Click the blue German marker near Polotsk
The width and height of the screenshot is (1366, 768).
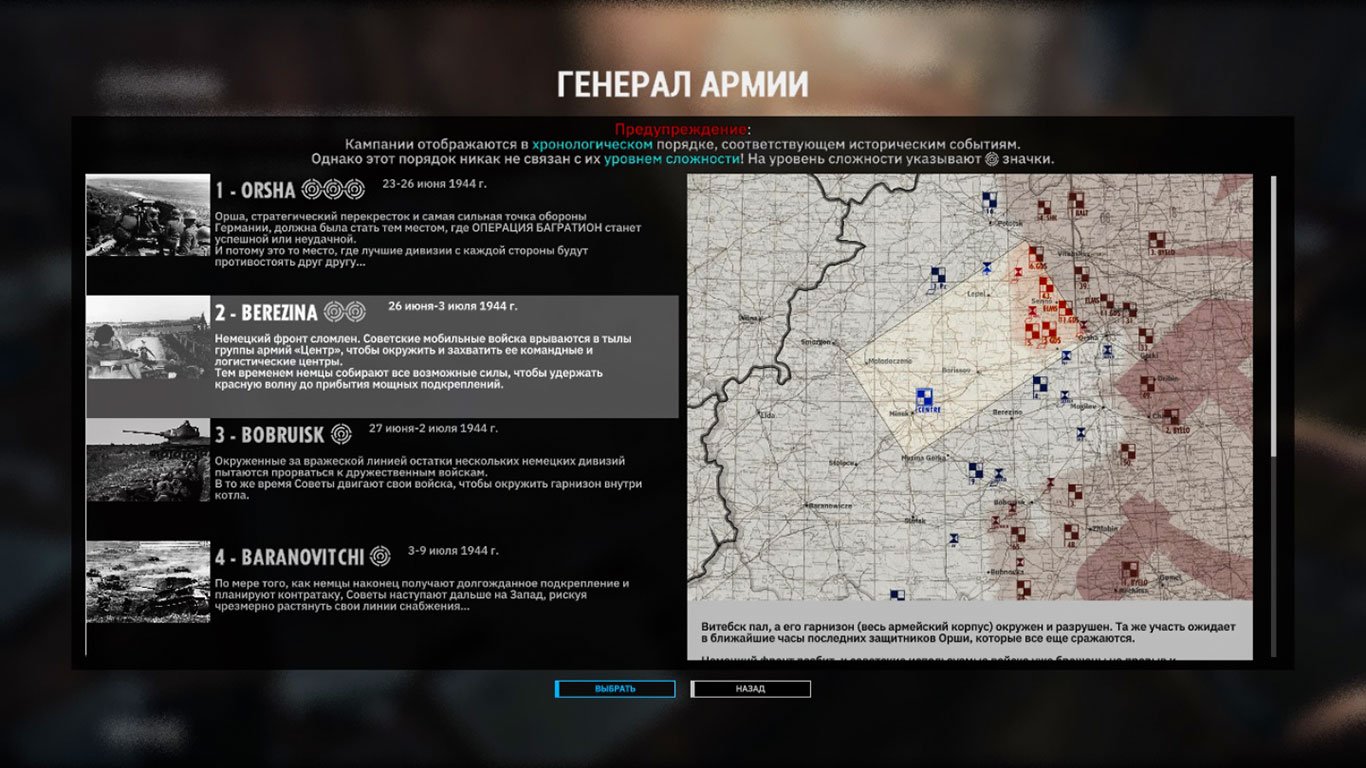pos(988,200)
